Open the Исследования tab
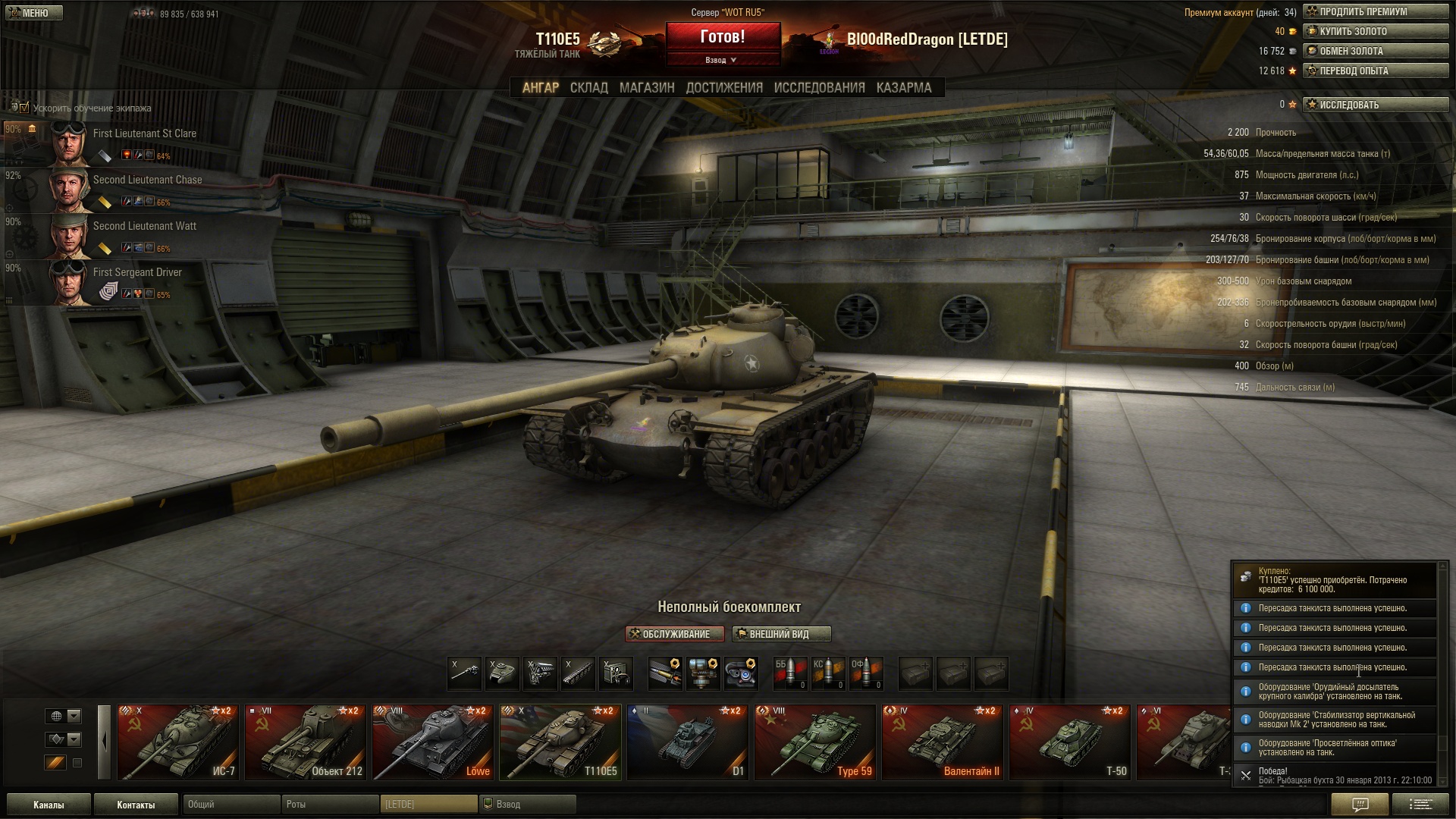The height and width of the screenshot is (819, 1456). [819, 88]
